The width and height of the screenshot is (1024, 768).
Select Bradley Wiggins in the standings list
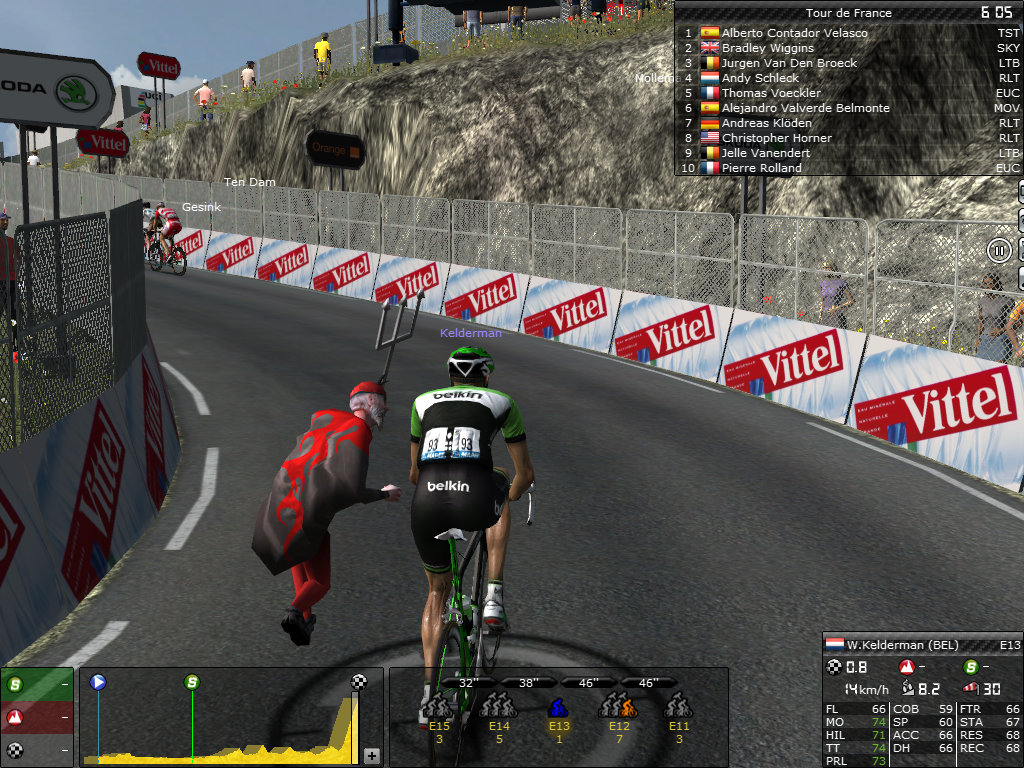tap(767, 48)
